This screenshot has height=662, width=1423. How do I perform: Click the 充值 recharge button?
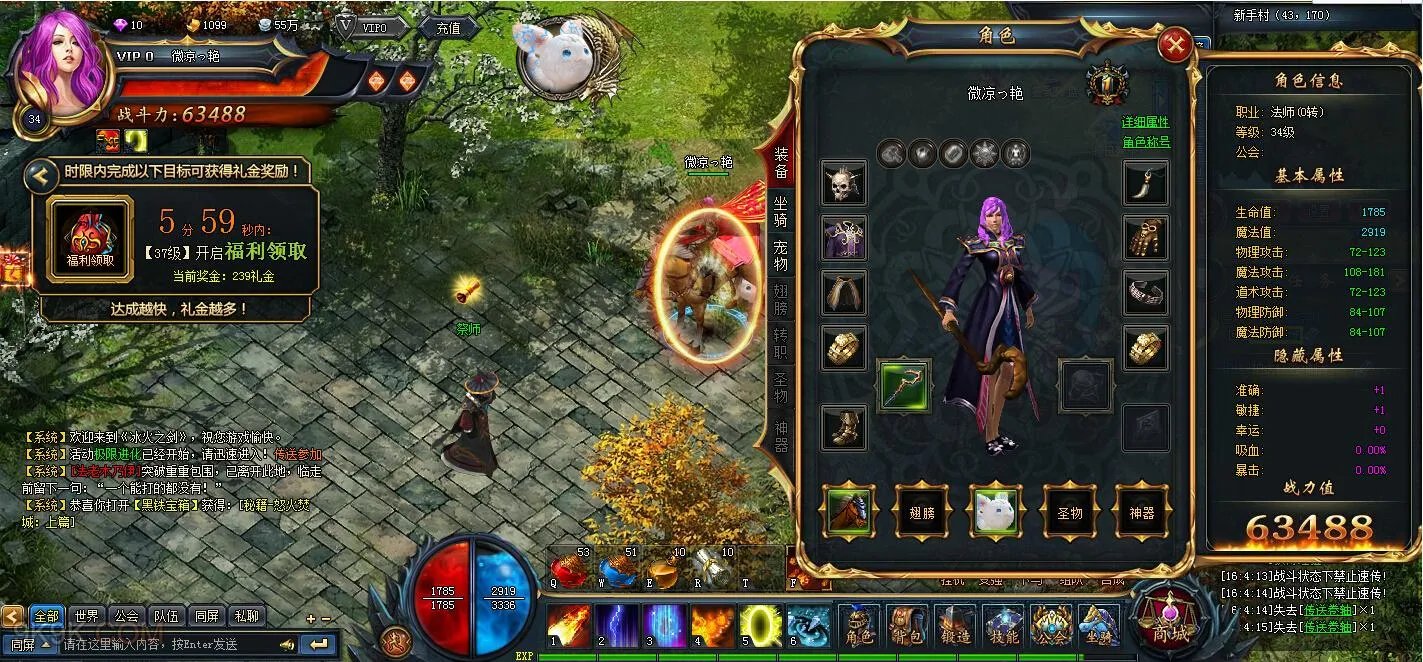(x=448, y=28)
